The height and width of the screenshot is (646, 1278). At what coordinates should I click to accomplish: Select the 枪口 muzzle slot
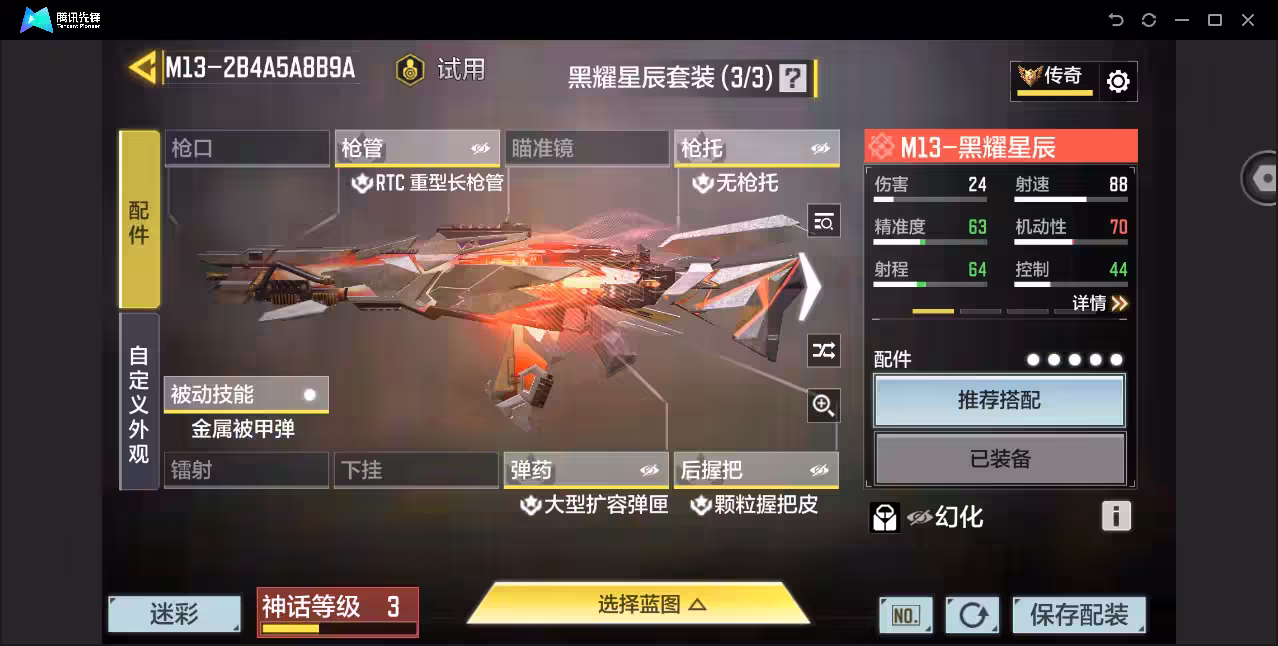click(x=246, y=149)
